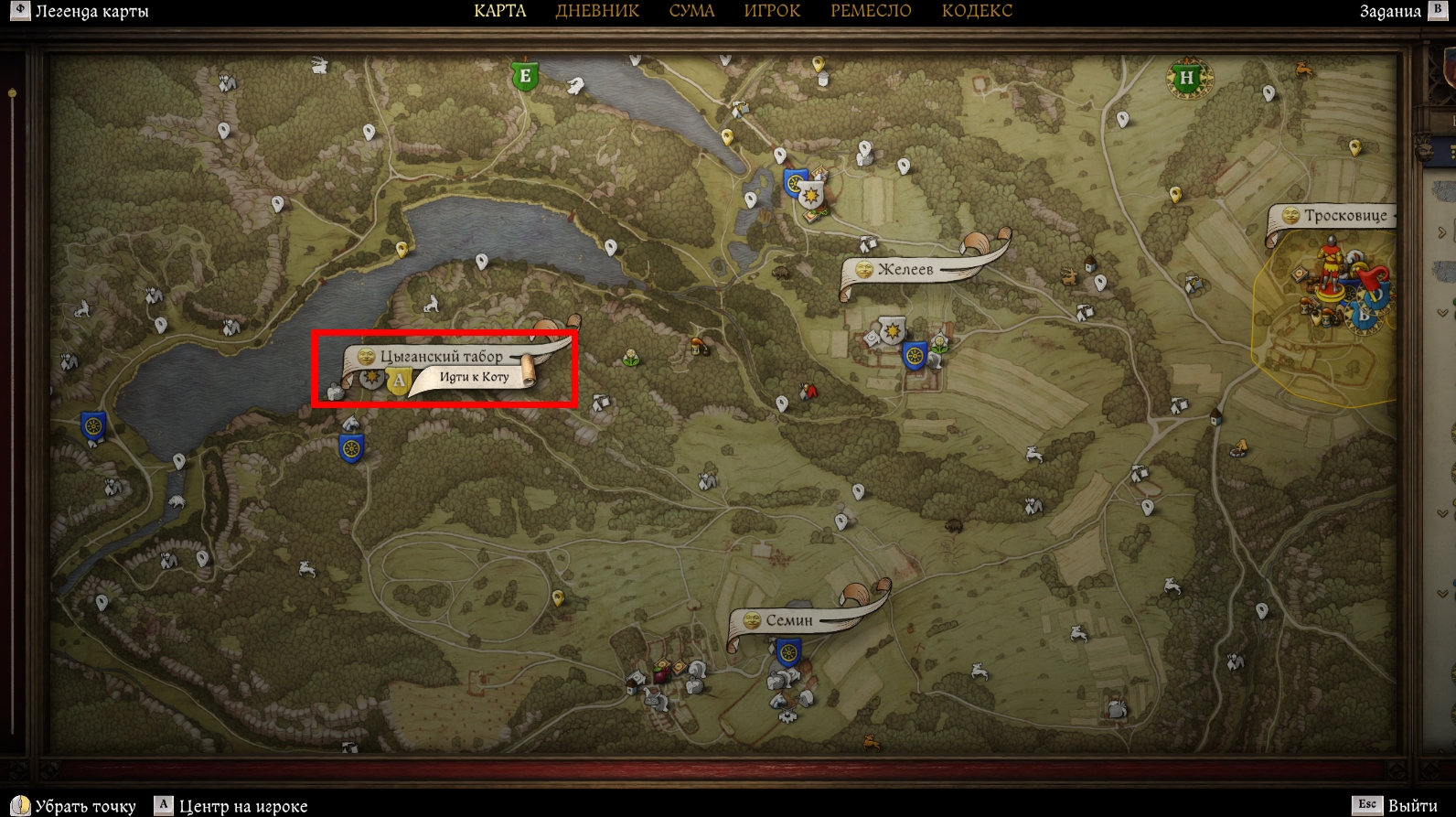This screenshot has height=817, width=1456.
Task: Click the Желеев location banner
Action: [905, 269]
